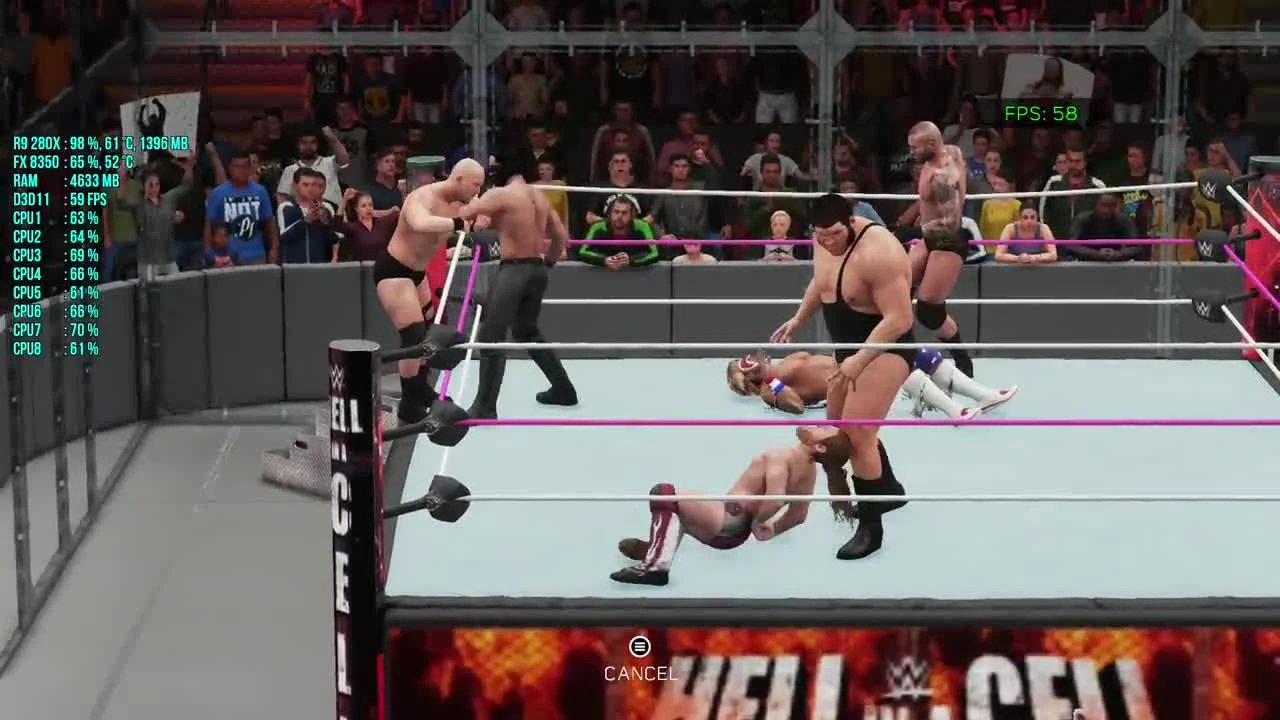1280x720 pixels.
Task: Click the WWE logo on the middle-right ring post
Action: click(x=1207, y=244)
